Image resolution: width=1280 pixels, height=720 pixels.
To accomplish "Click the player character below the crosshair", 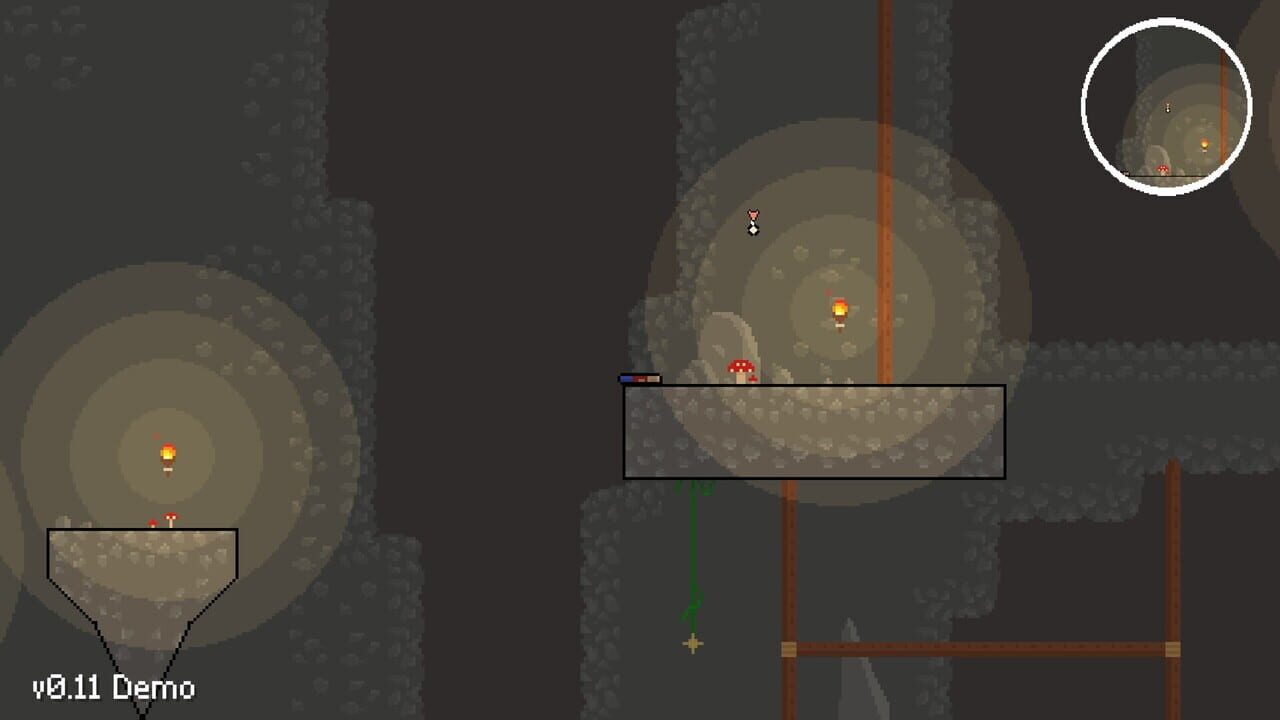I will tap(752, 231).
